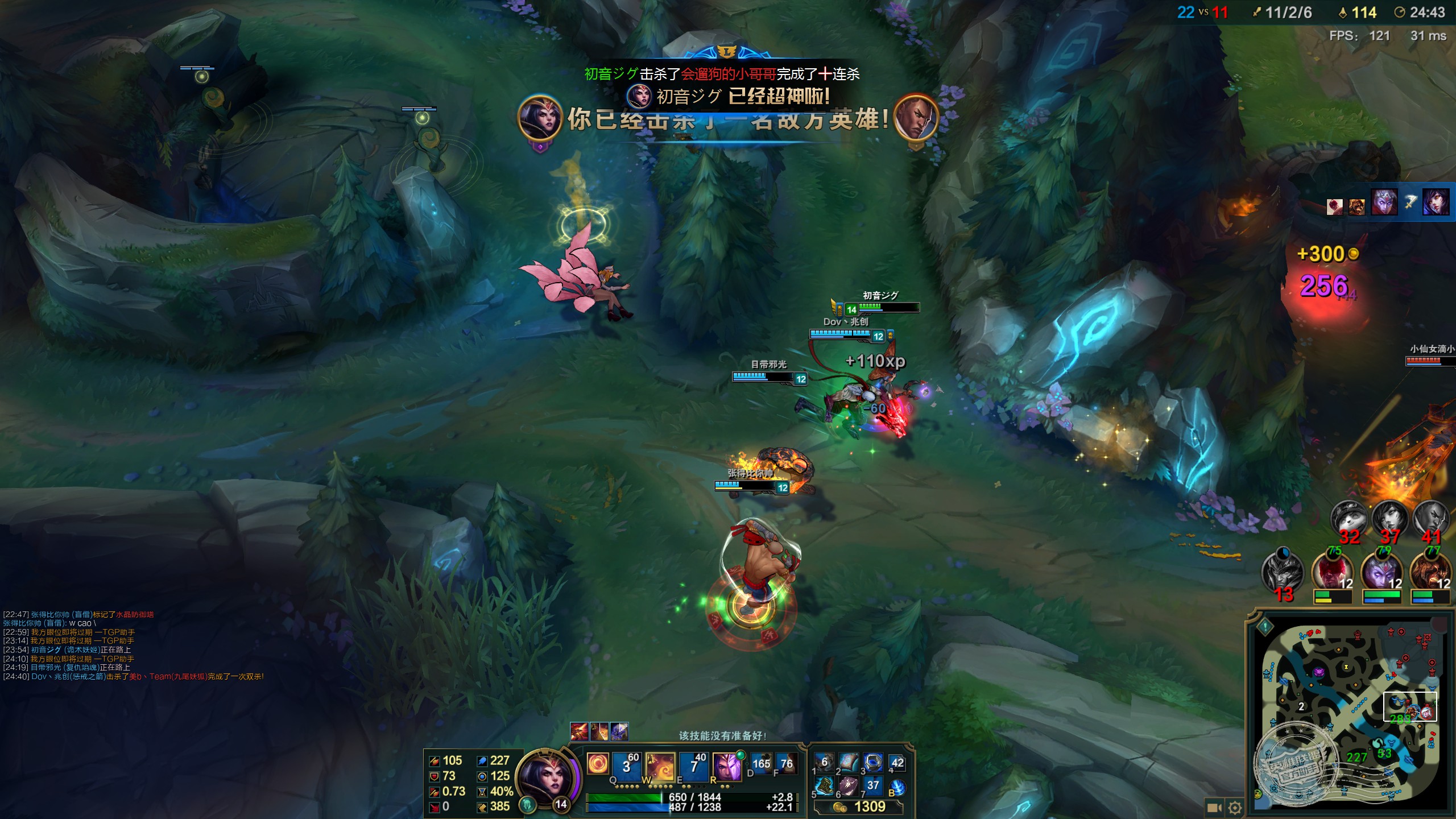1456x819 pixels.
Task: Click LeBlanc's champion portrait
Action: (x=545, y=776)
